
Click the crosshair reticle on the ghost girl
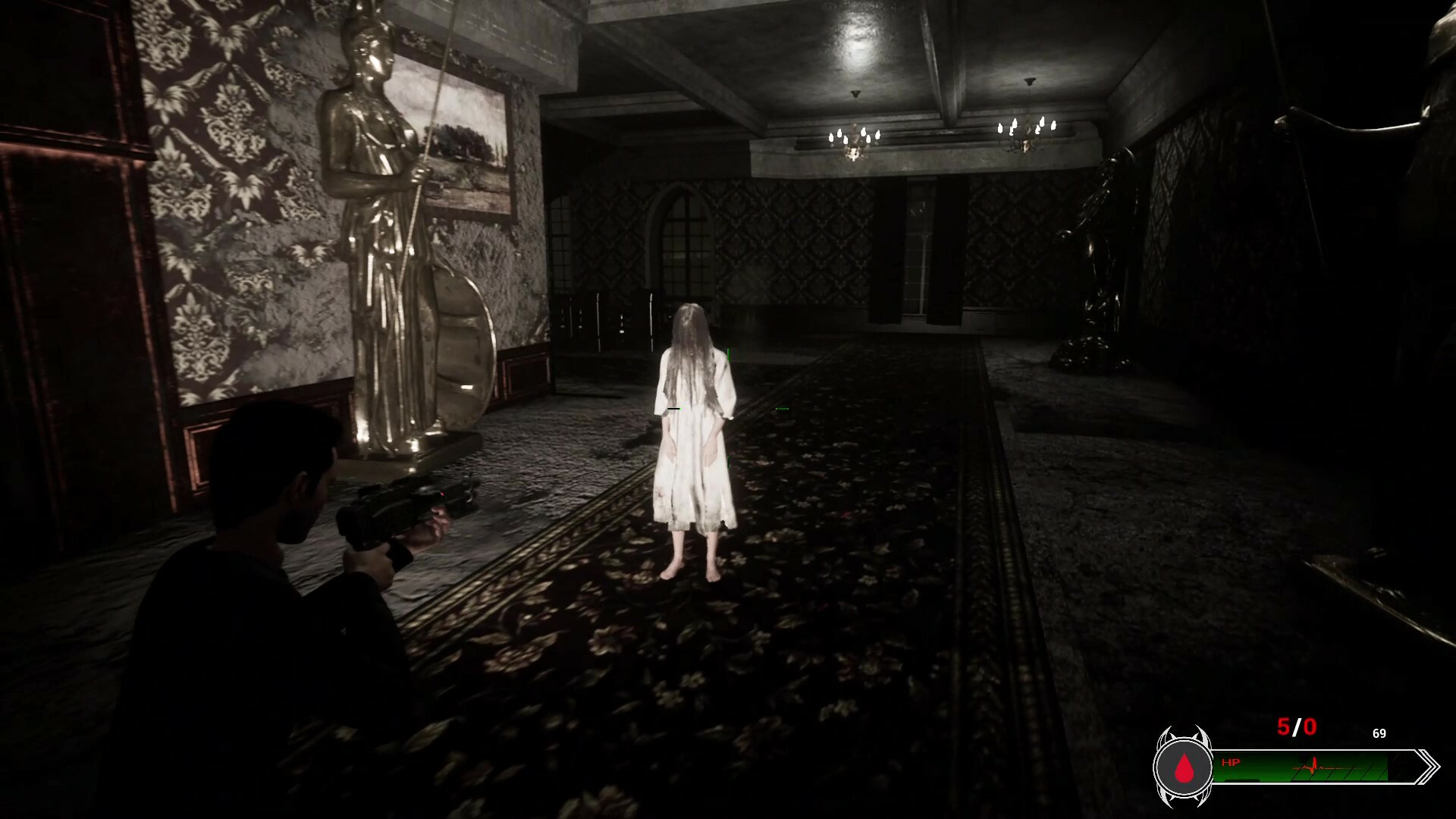[728, 408]
